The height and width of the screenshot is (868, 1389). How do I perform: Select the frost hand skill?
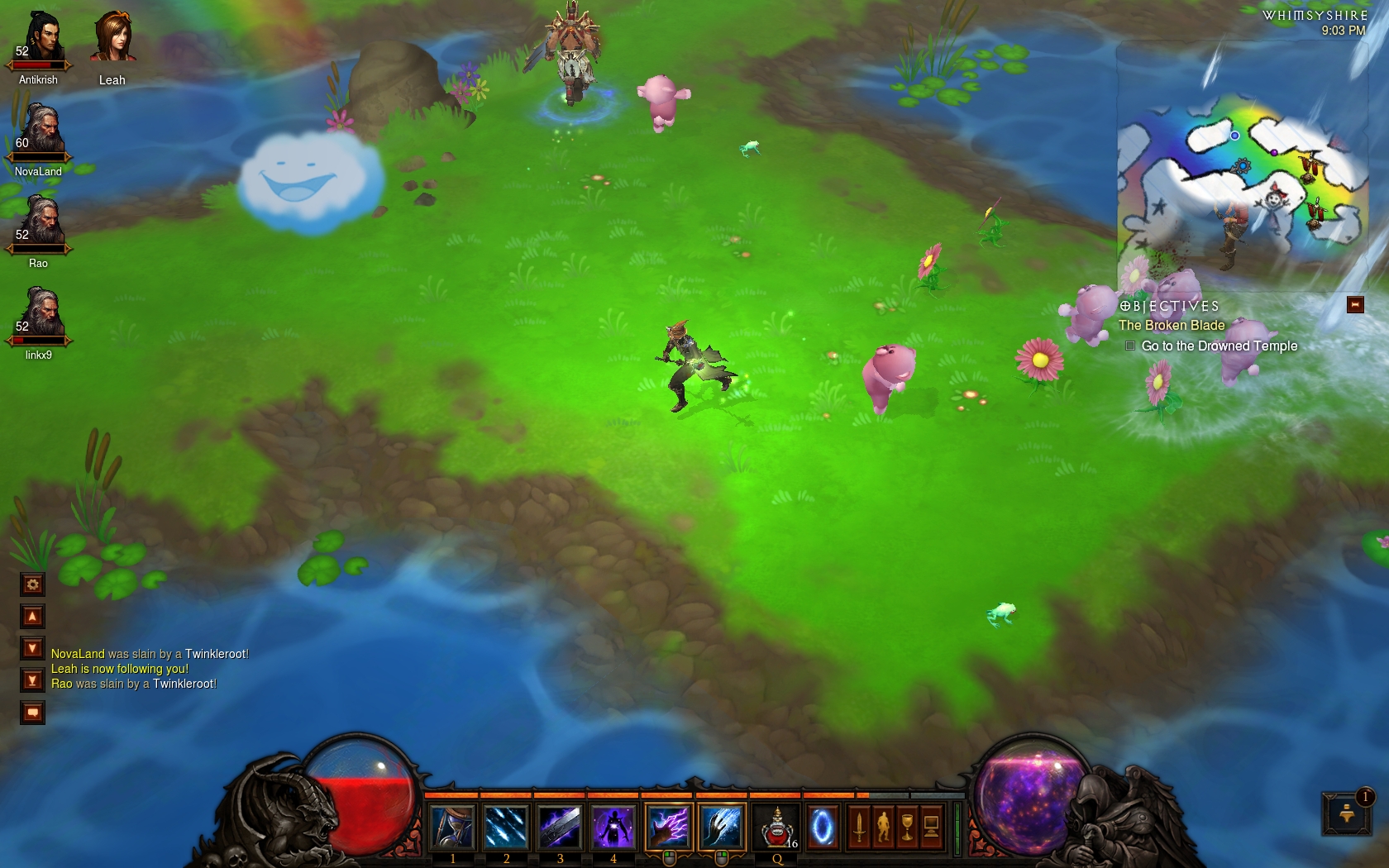(x=721, y=827)
